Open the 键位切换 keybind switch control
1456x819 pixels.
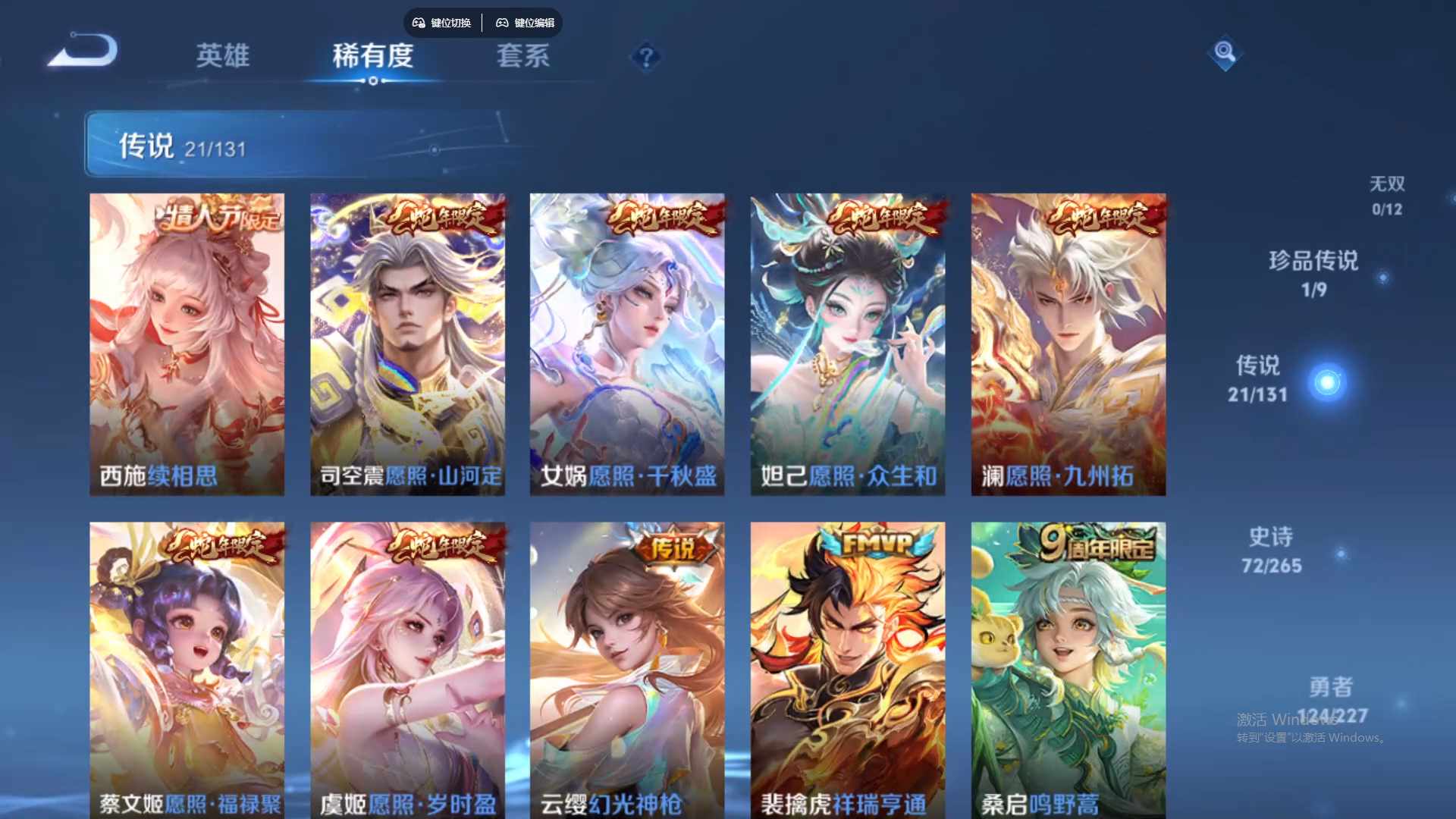coord(444,23)
